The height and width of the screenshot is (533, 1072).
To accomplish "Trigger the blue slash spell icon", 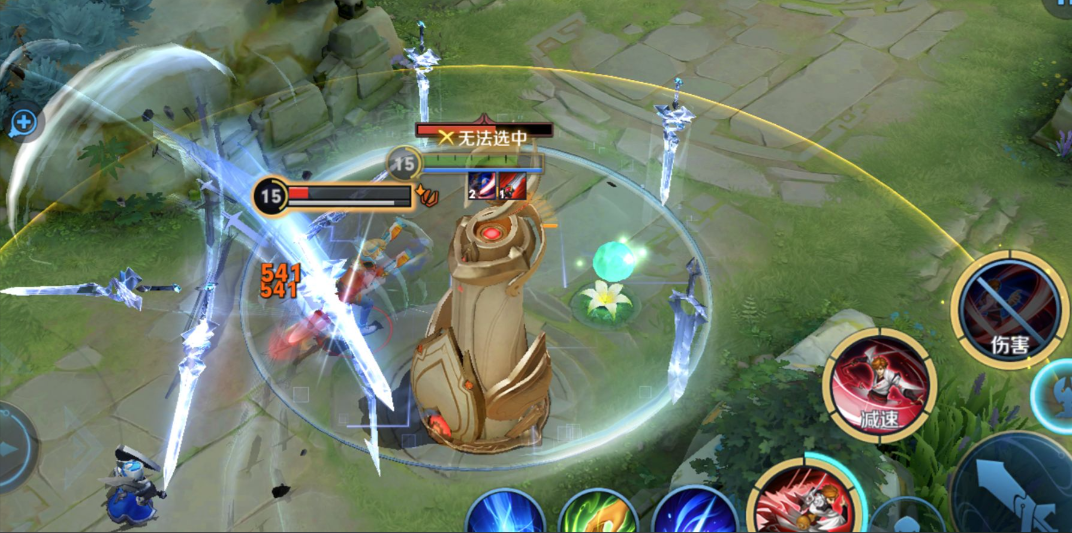I will pos(694,513).
